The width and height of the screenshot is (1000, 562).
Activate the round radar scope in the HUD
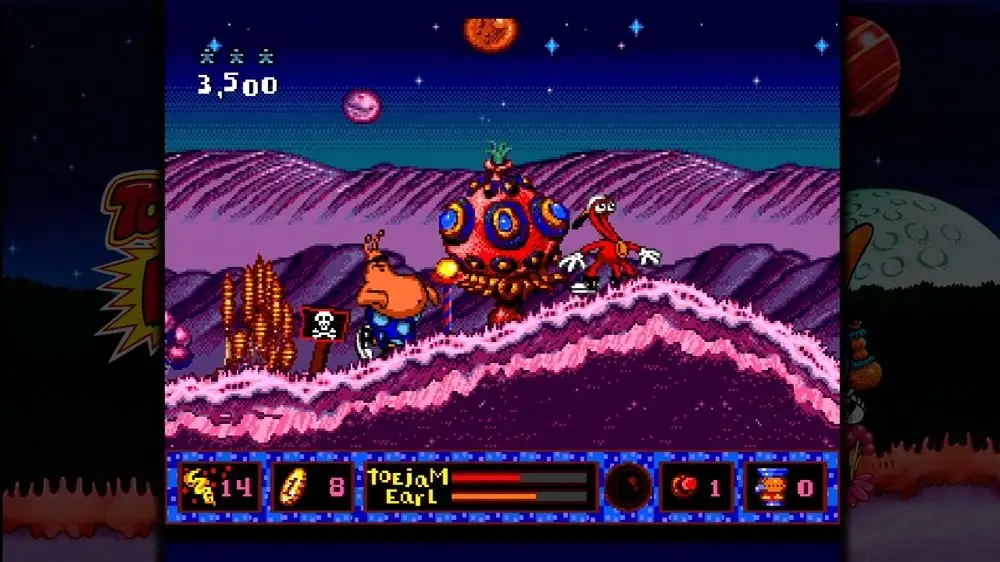628,488
